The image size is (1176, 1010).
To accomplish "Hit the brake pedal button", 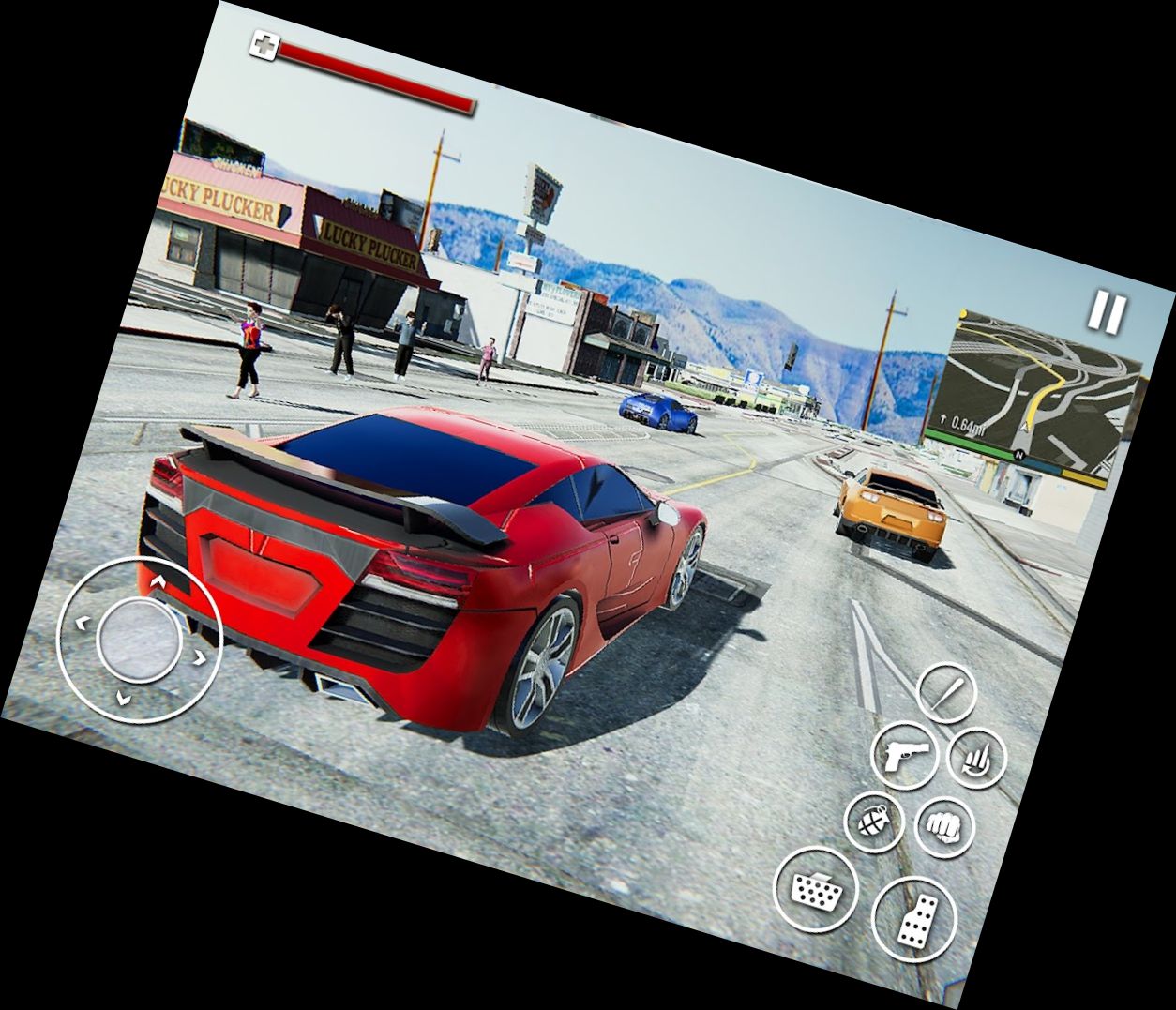I will [x=816, y=889].
